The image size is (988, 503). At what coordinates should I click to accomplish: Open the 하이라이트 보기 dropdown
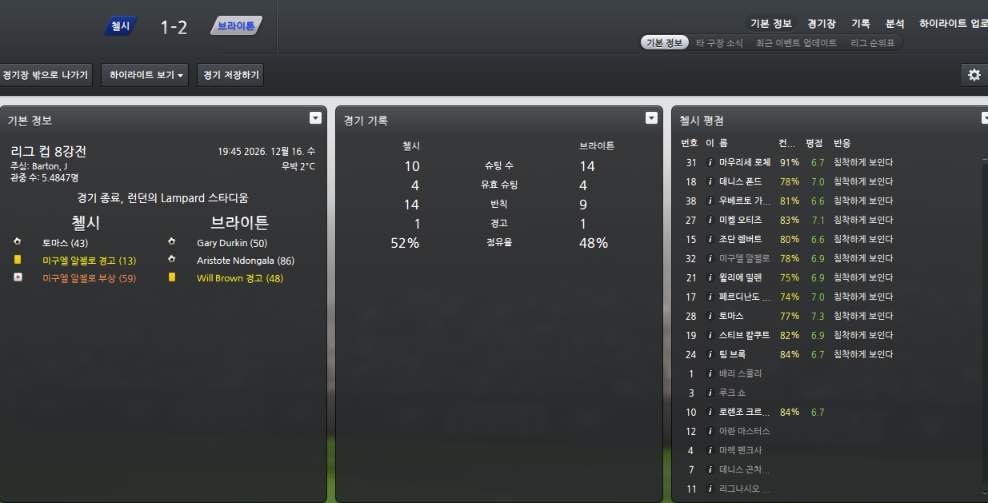[x=147, y=75]
